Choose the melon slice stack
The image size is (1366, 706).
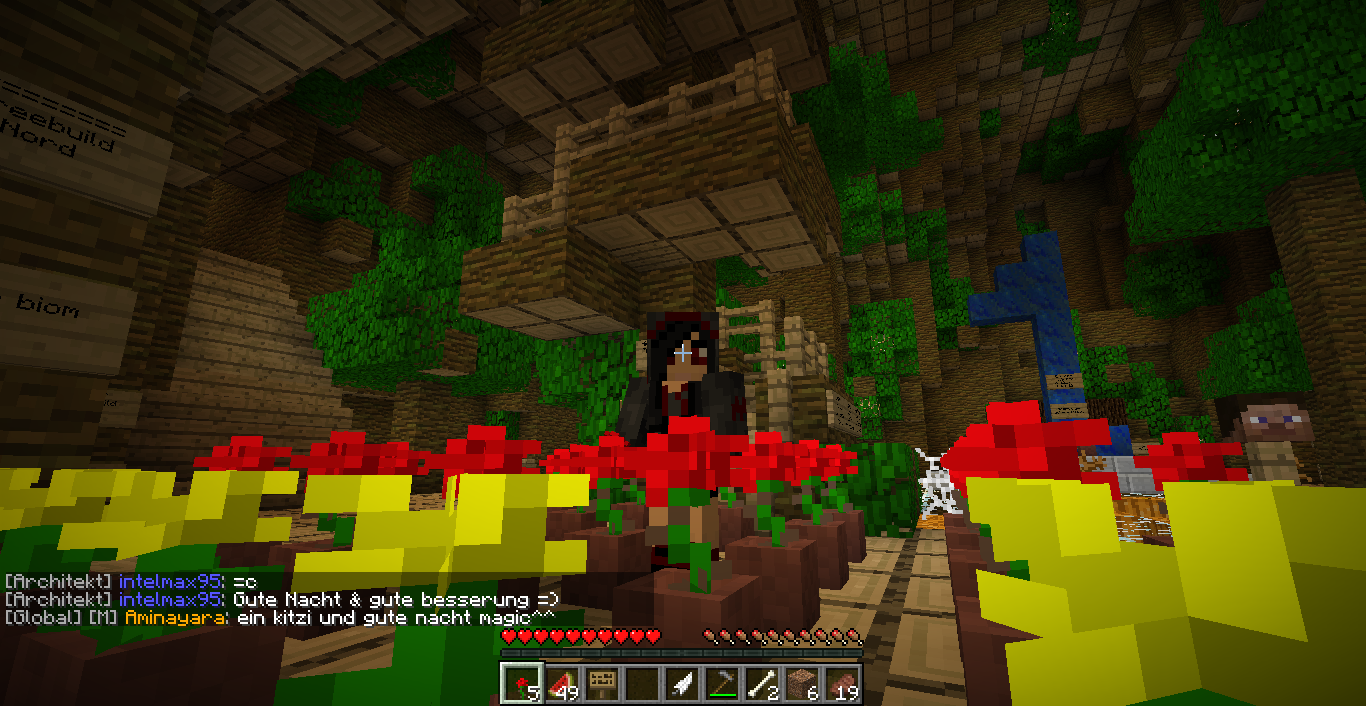click(562, 683)
